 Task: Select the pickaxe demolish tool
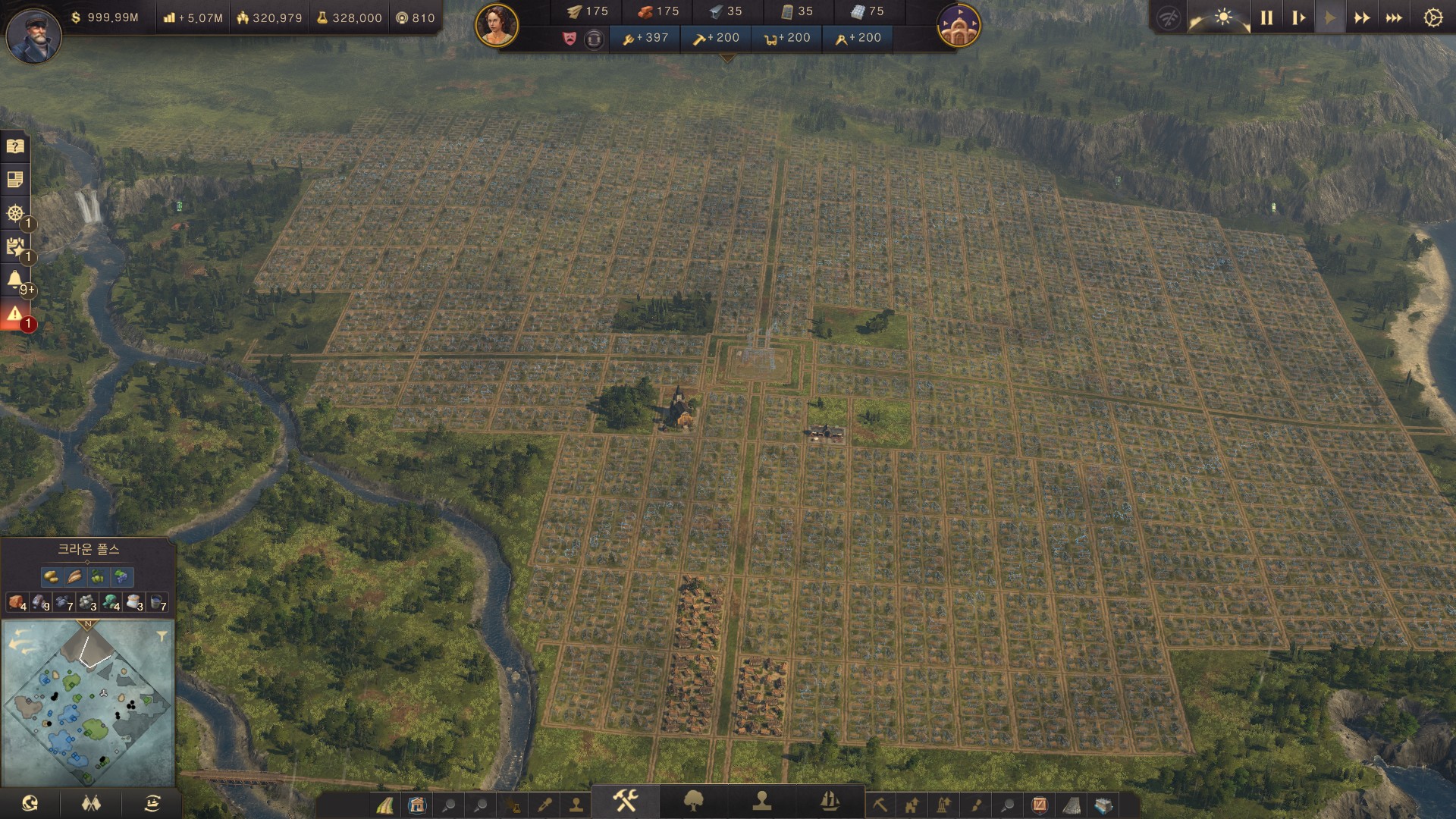(880, 805)
